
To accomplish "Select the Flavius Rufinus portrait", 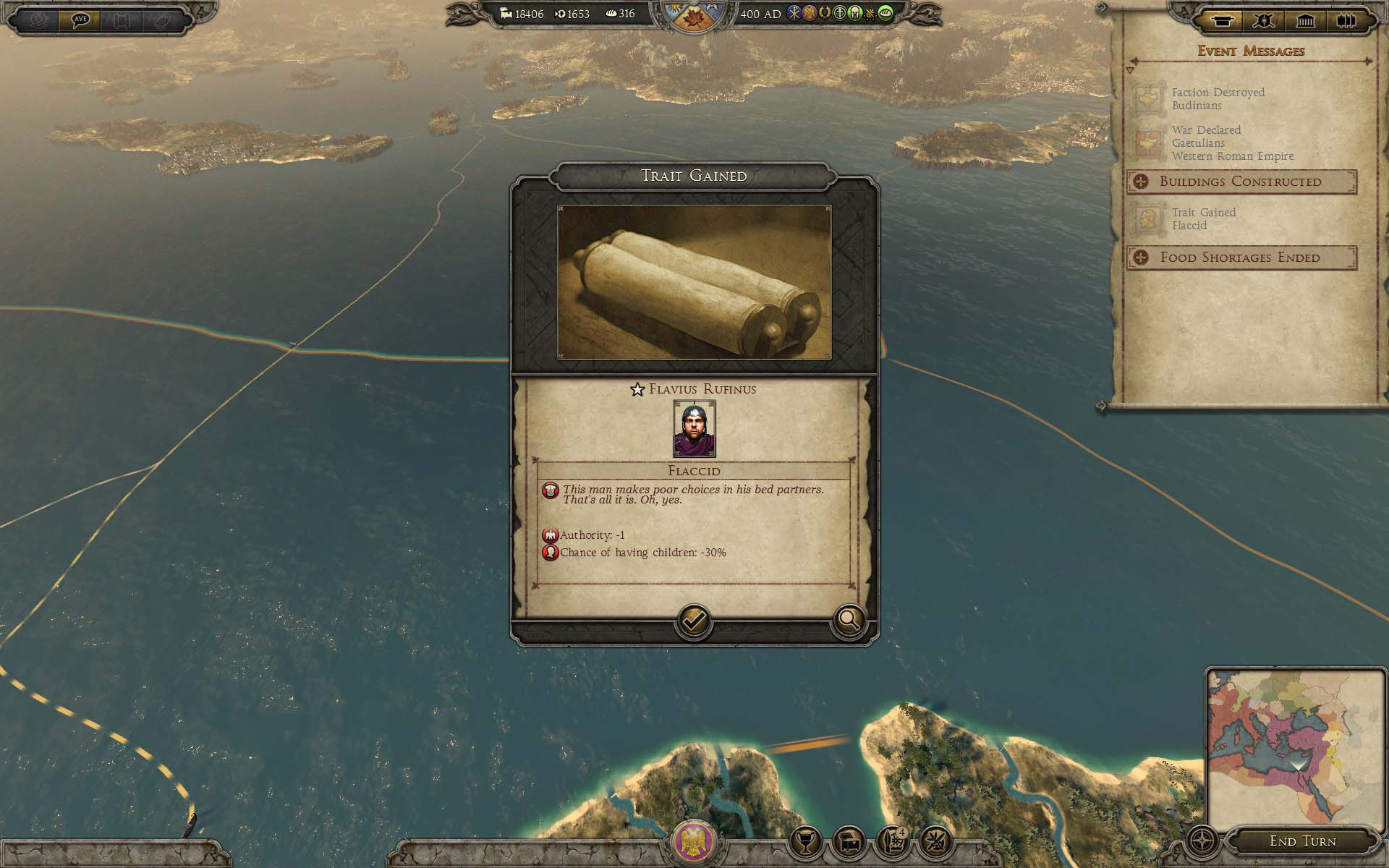I will 694,428.
